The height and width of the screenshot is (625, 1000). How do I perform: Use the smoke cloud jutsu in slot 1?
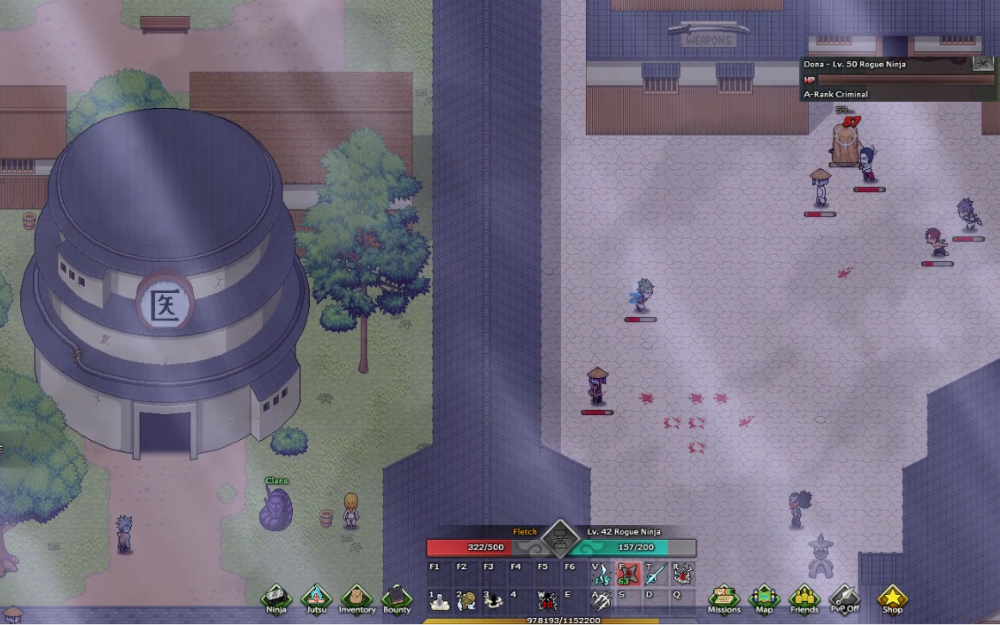(439, 600)
